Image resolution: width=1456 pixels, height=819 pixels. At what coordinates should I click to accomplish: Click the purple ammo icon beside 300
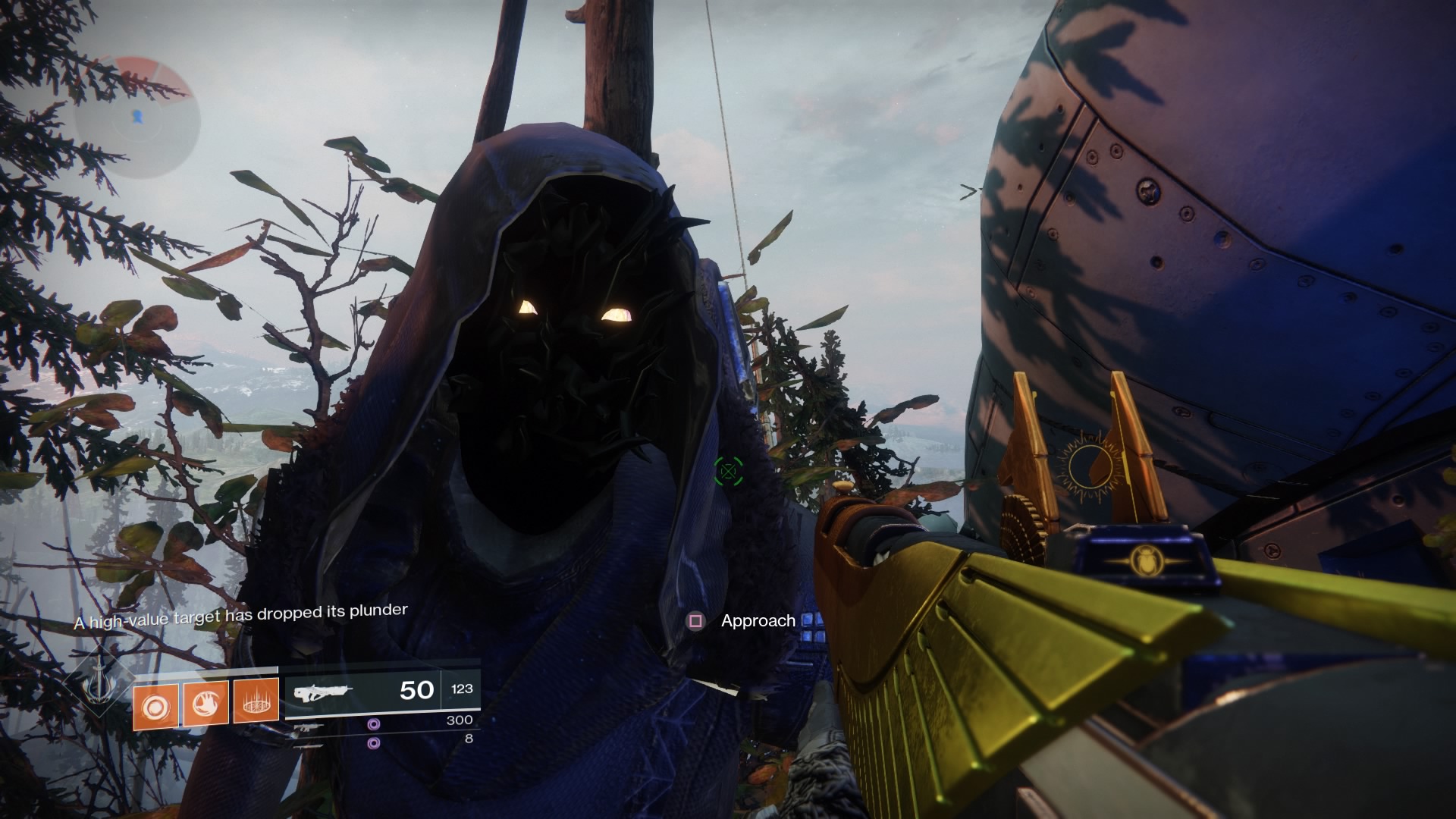tap(374, 726)
